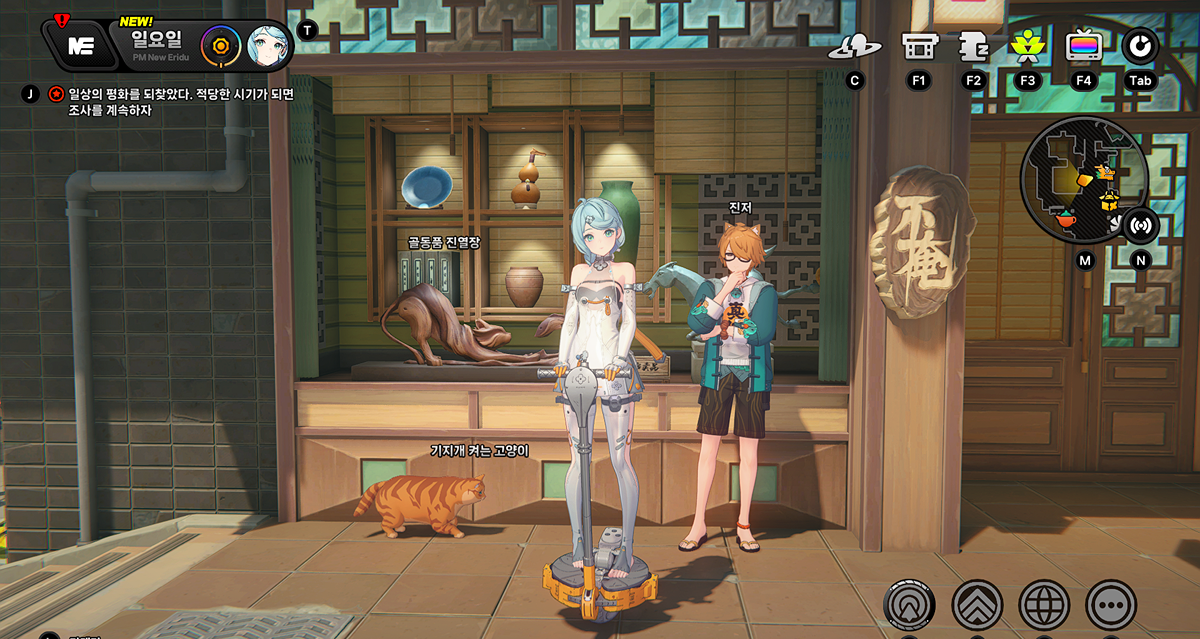Select the yellow box marker on minimap

1109,203
